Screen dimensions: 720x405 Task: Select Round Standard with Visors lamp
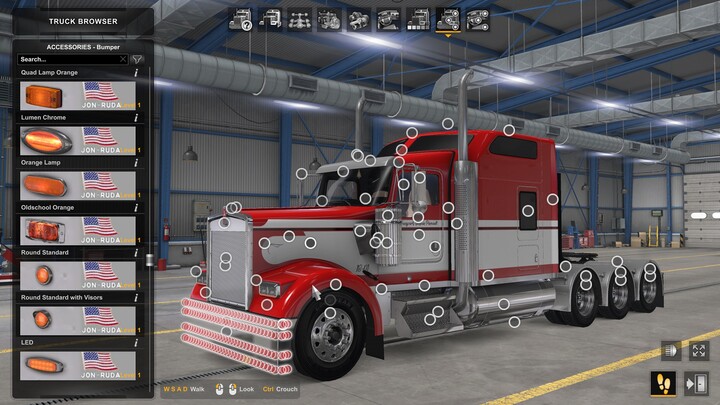[x=78, y=320]
